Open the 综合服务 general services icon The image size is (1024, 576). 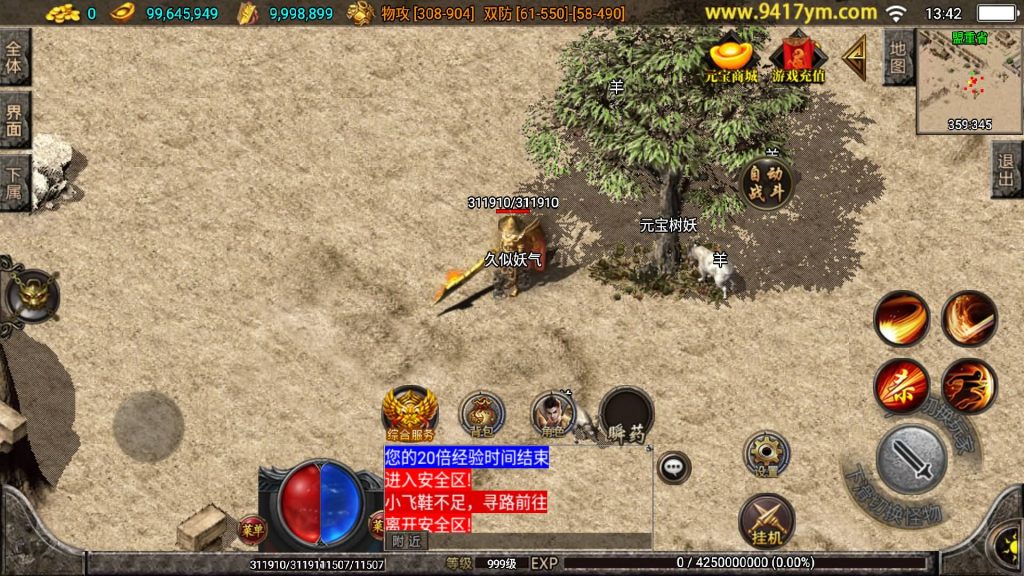(409, 413)
